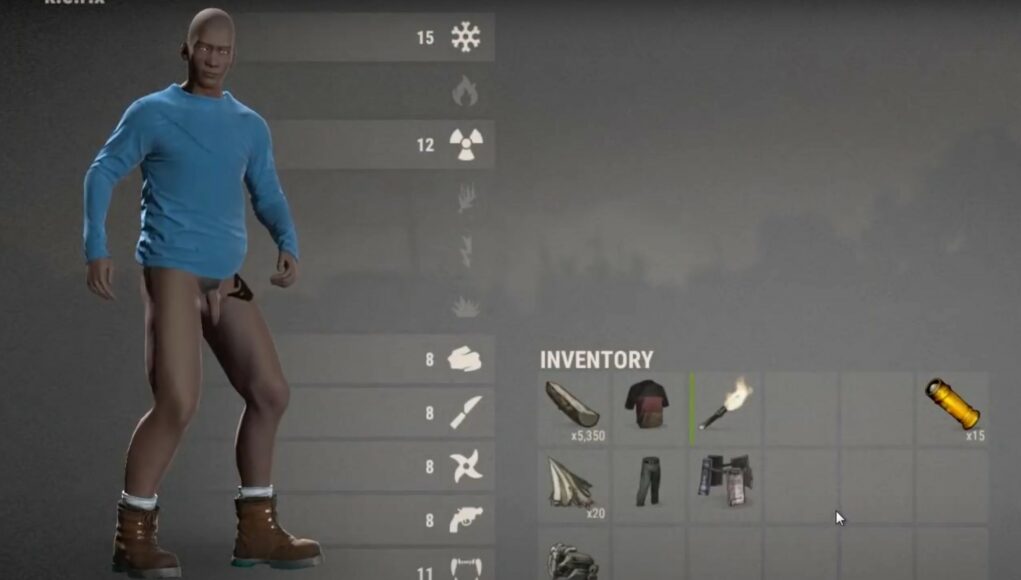1021x580 pixels.
Task: Select the dark pants item
Action: (x=647, y=482)
